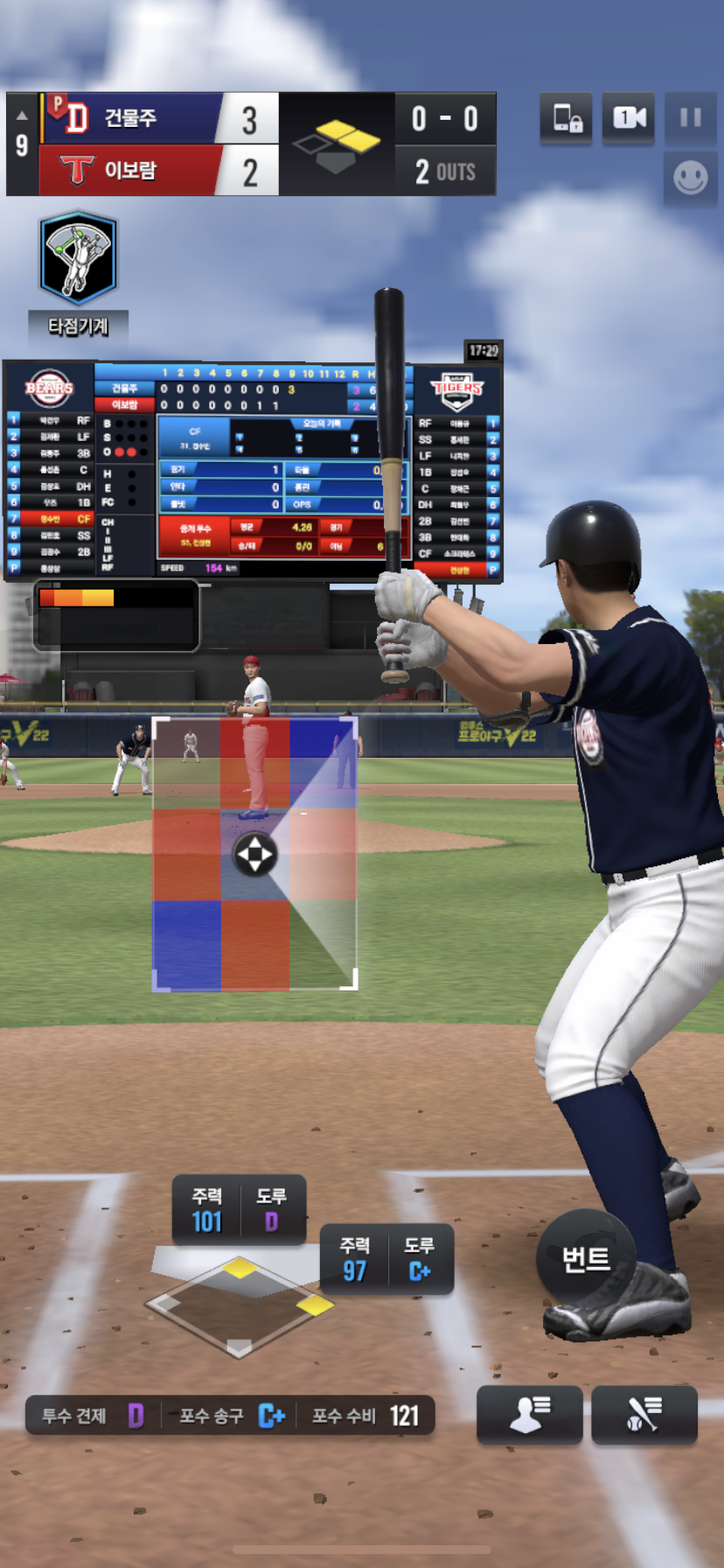Toggle the screen lock icon
This screenshot has width=724, height=1568.
(x=567, y=118)
